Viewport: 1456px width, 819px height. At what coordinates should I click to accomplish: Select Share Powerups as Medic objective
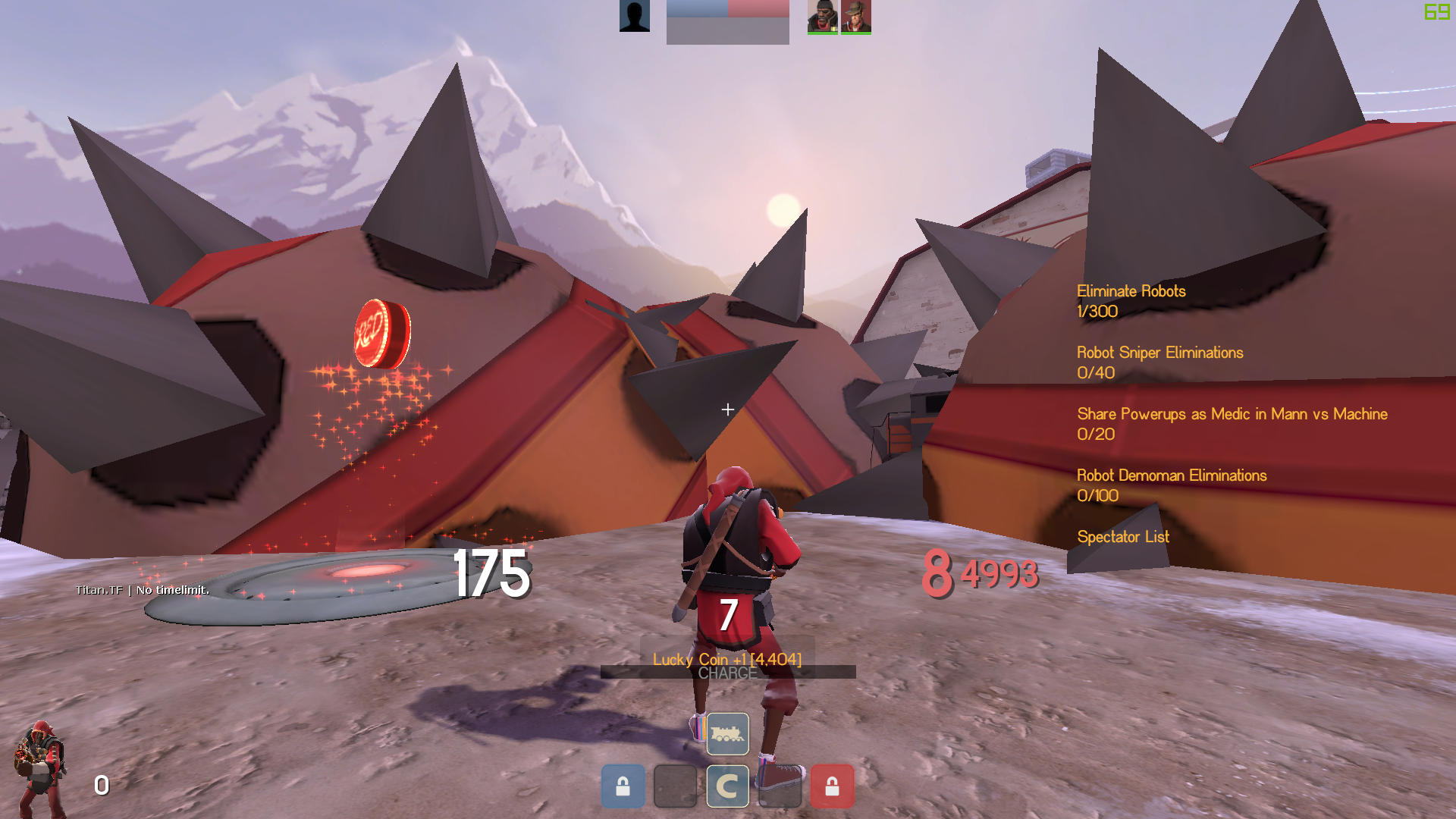1232,415
